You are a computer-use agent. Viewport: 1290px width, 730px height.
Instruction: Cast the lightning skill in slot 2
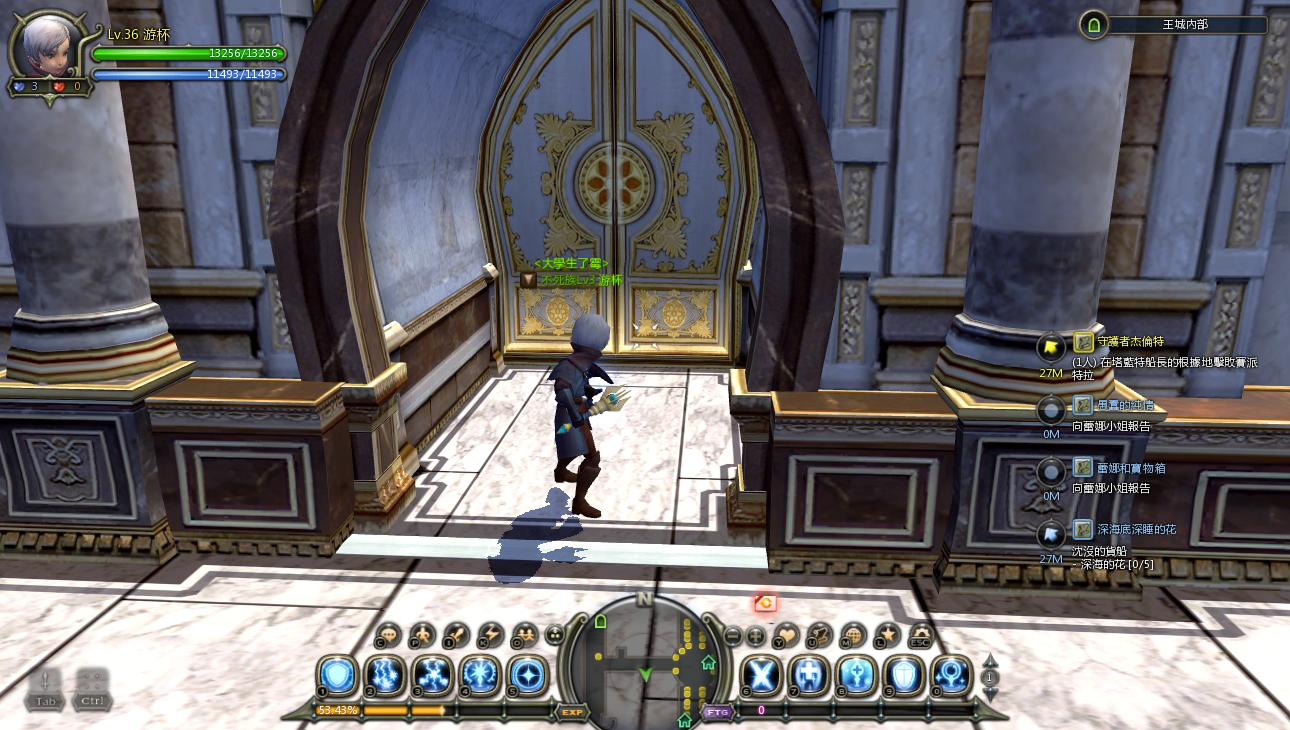(384, 675)
